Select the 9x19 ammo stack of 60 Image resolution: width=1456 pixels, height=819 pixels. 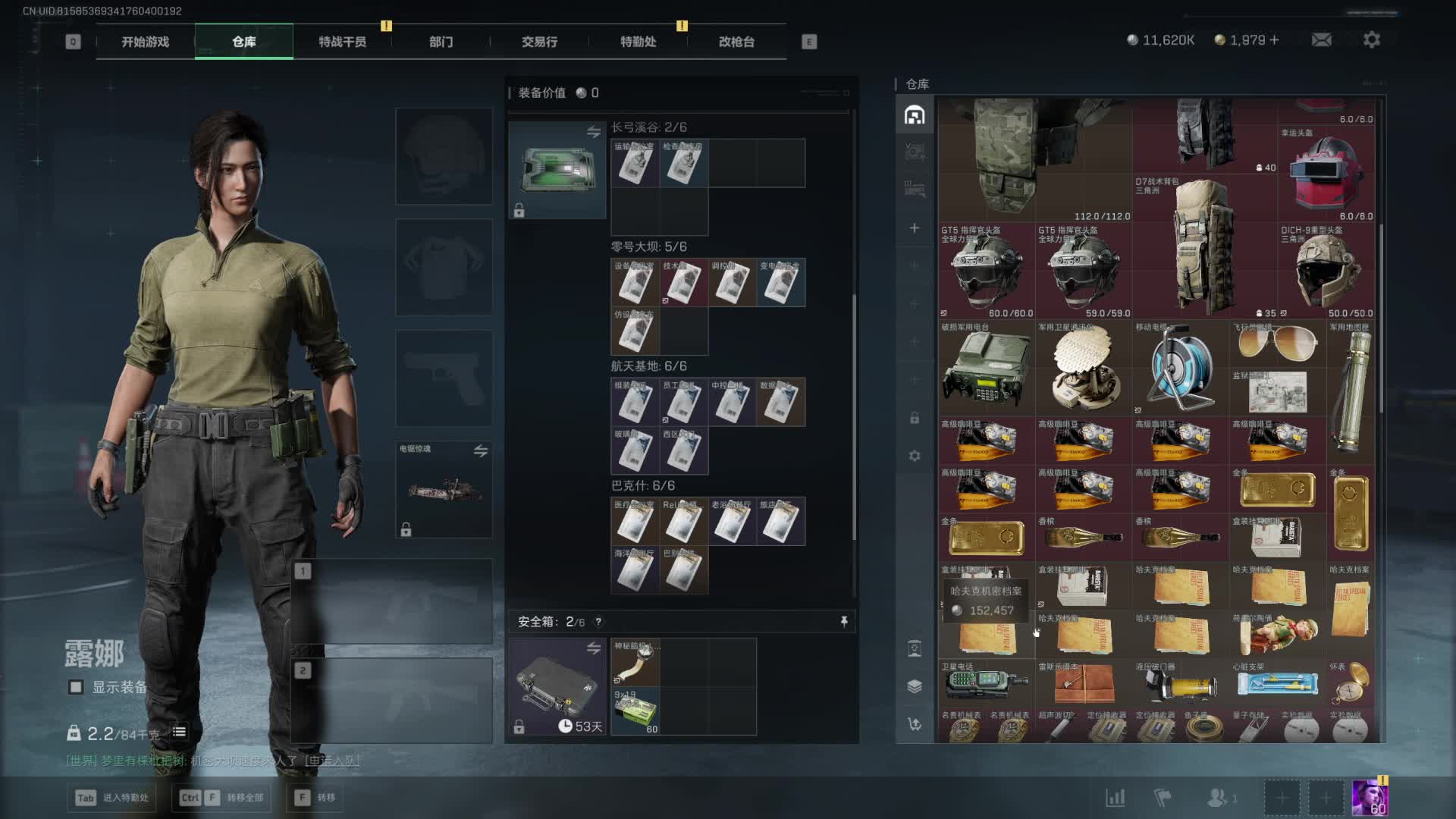coord(635,711)
